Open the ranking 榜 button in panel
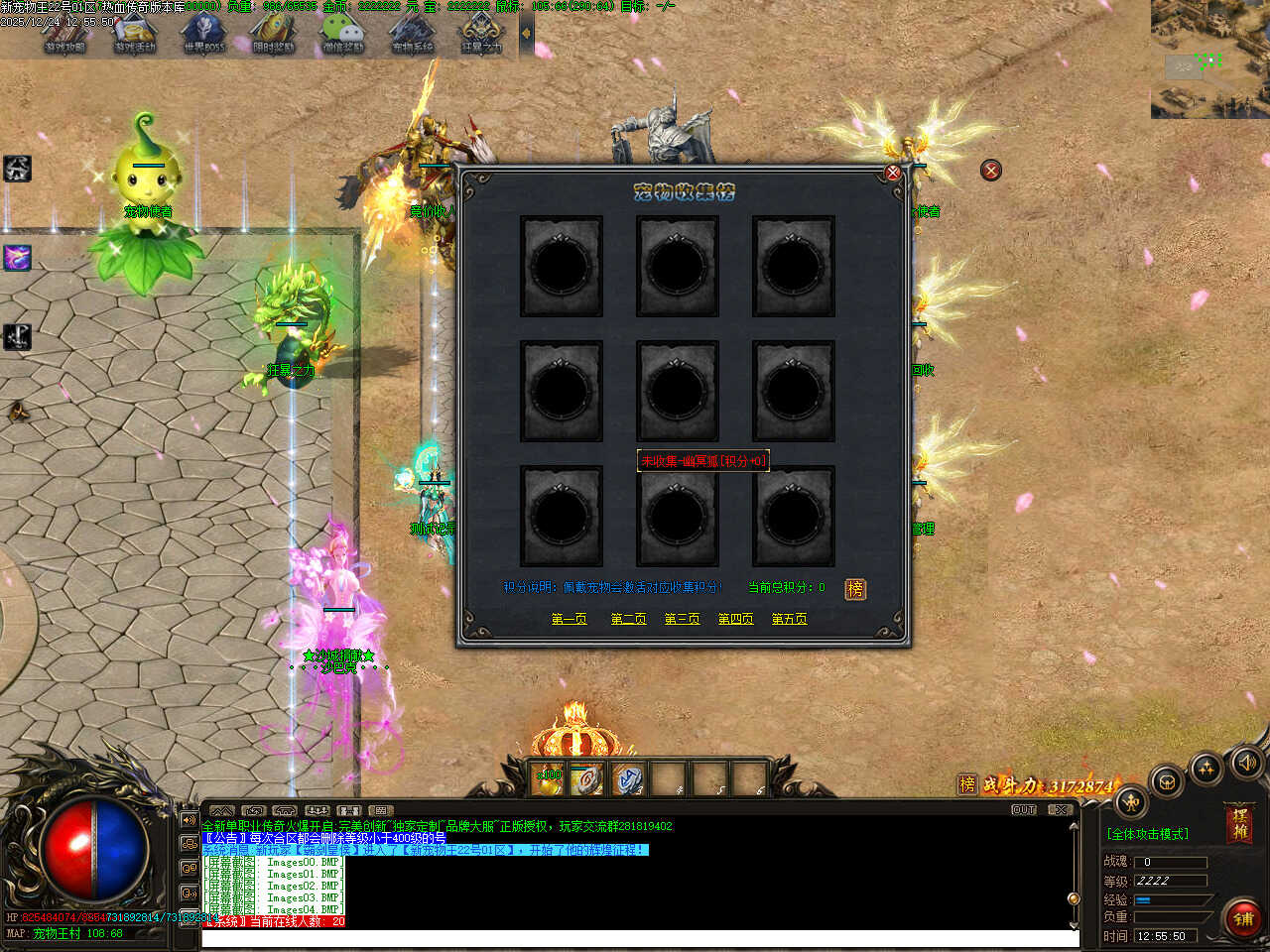 [x=854, y=589]
